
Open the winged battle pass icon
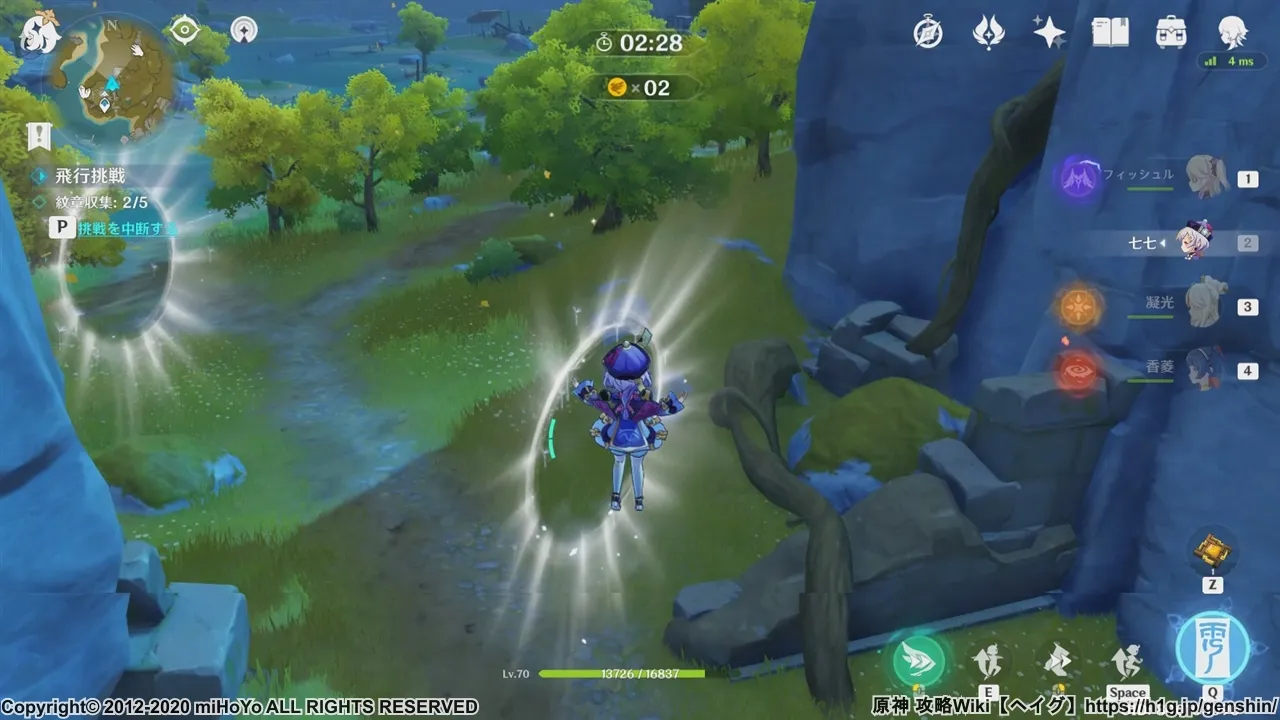[x=988, y=33]
